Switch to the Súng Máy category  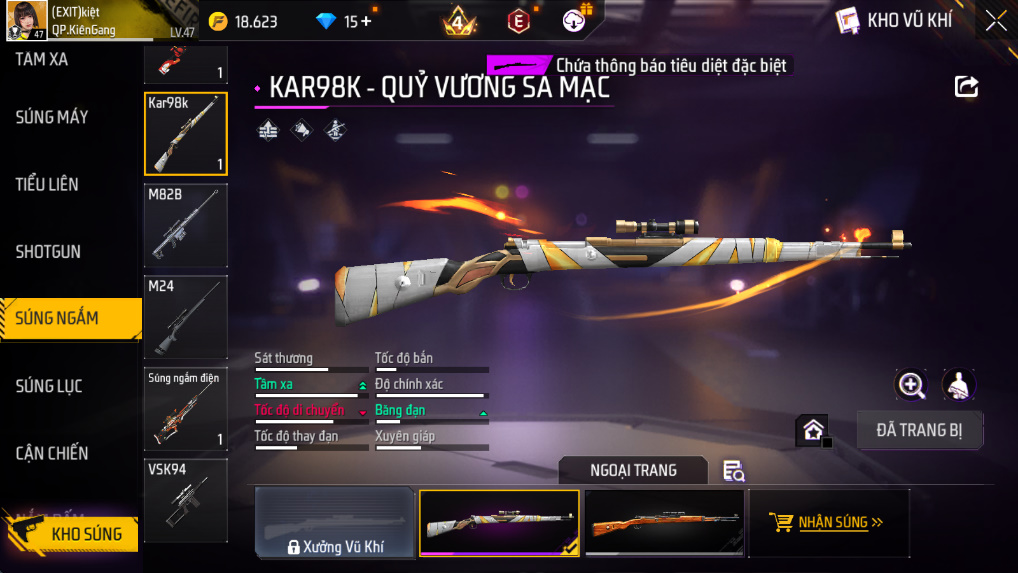click(52, 118)
